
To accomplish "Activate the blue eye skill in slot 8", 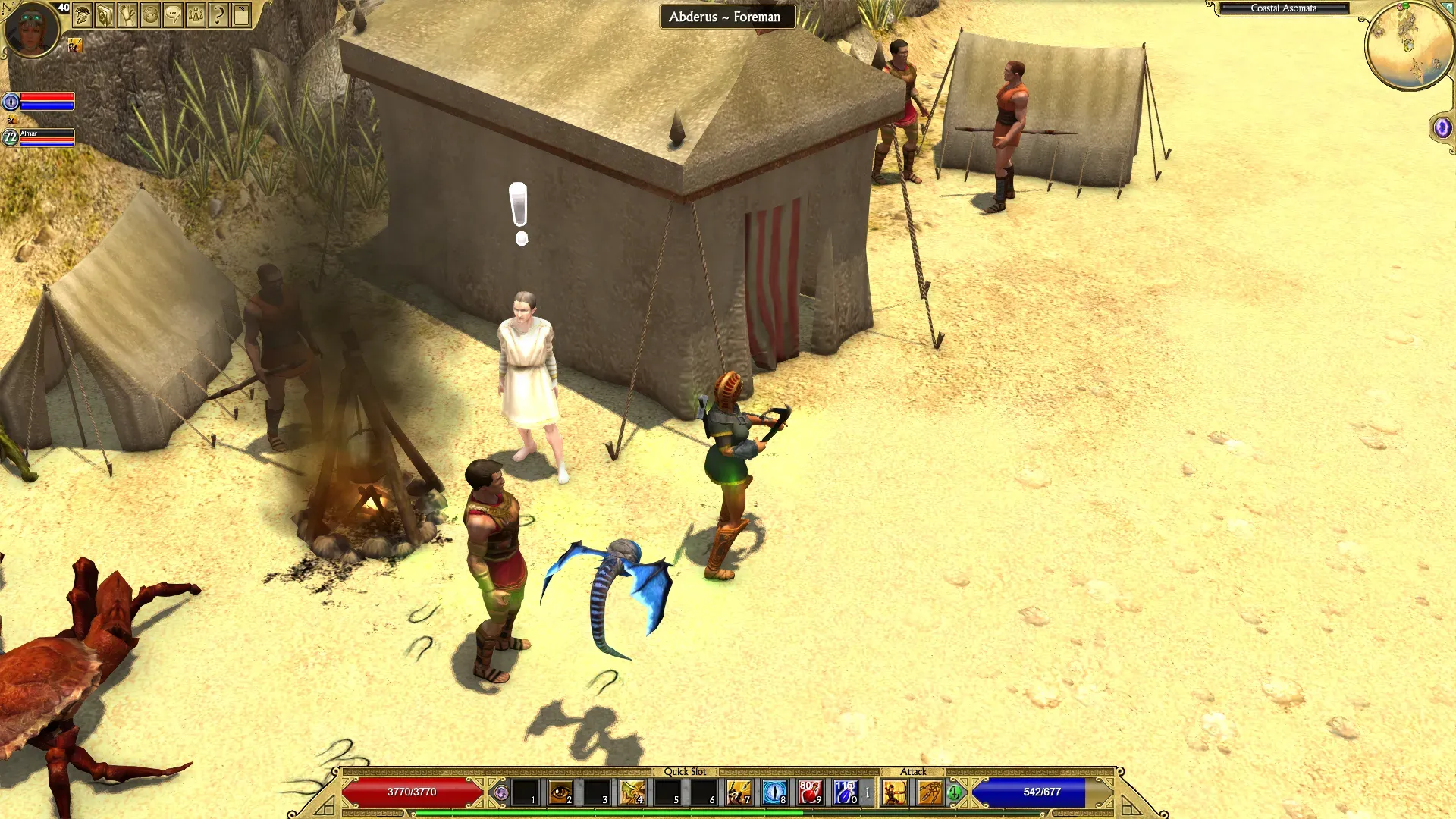I will (x=774, y=792).
